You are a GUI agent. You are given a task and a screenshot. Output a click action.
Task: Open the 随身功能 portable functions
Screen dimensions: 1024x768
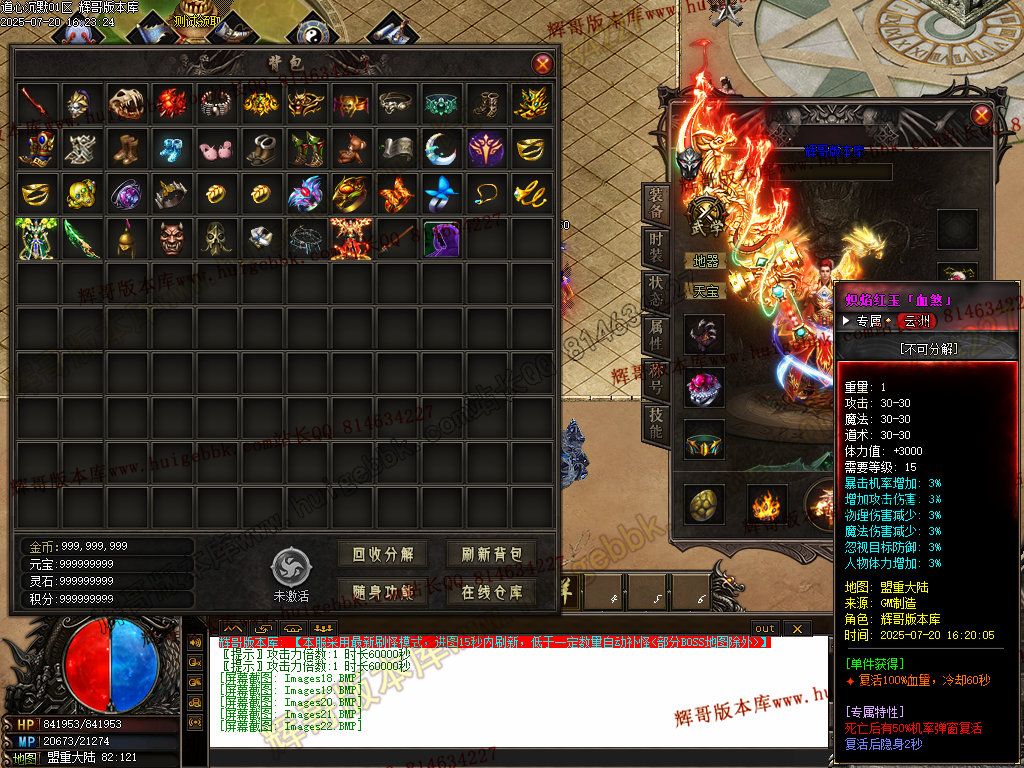tap(382, 591)
